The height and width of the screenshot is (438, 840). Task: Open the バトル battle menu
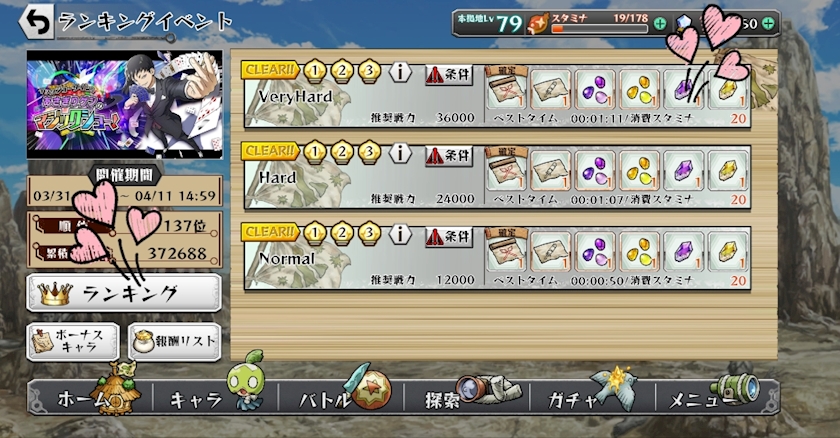(x=335, y=400)
